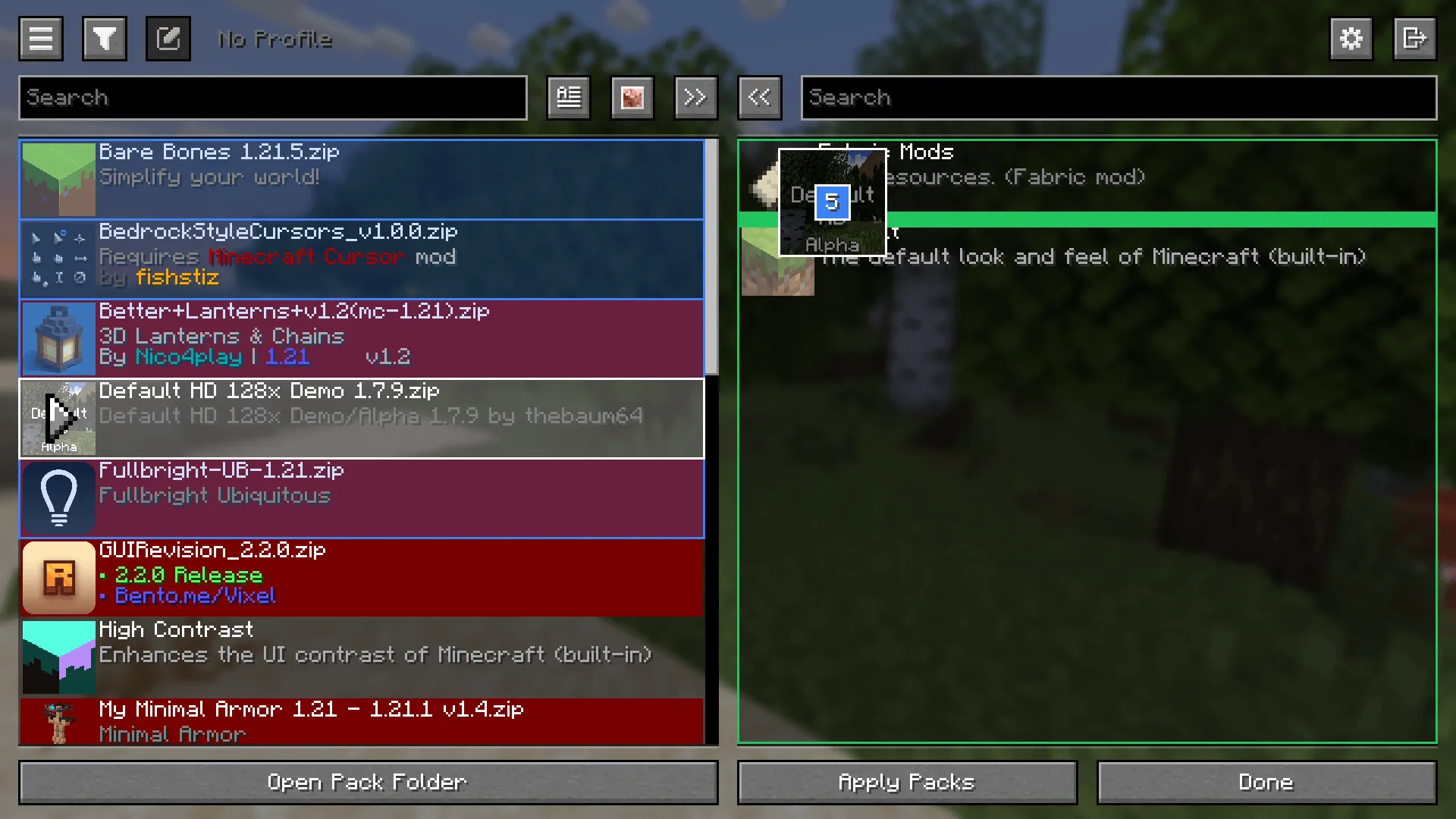Open the hamburger menu icon top-left

click(40, 39)
